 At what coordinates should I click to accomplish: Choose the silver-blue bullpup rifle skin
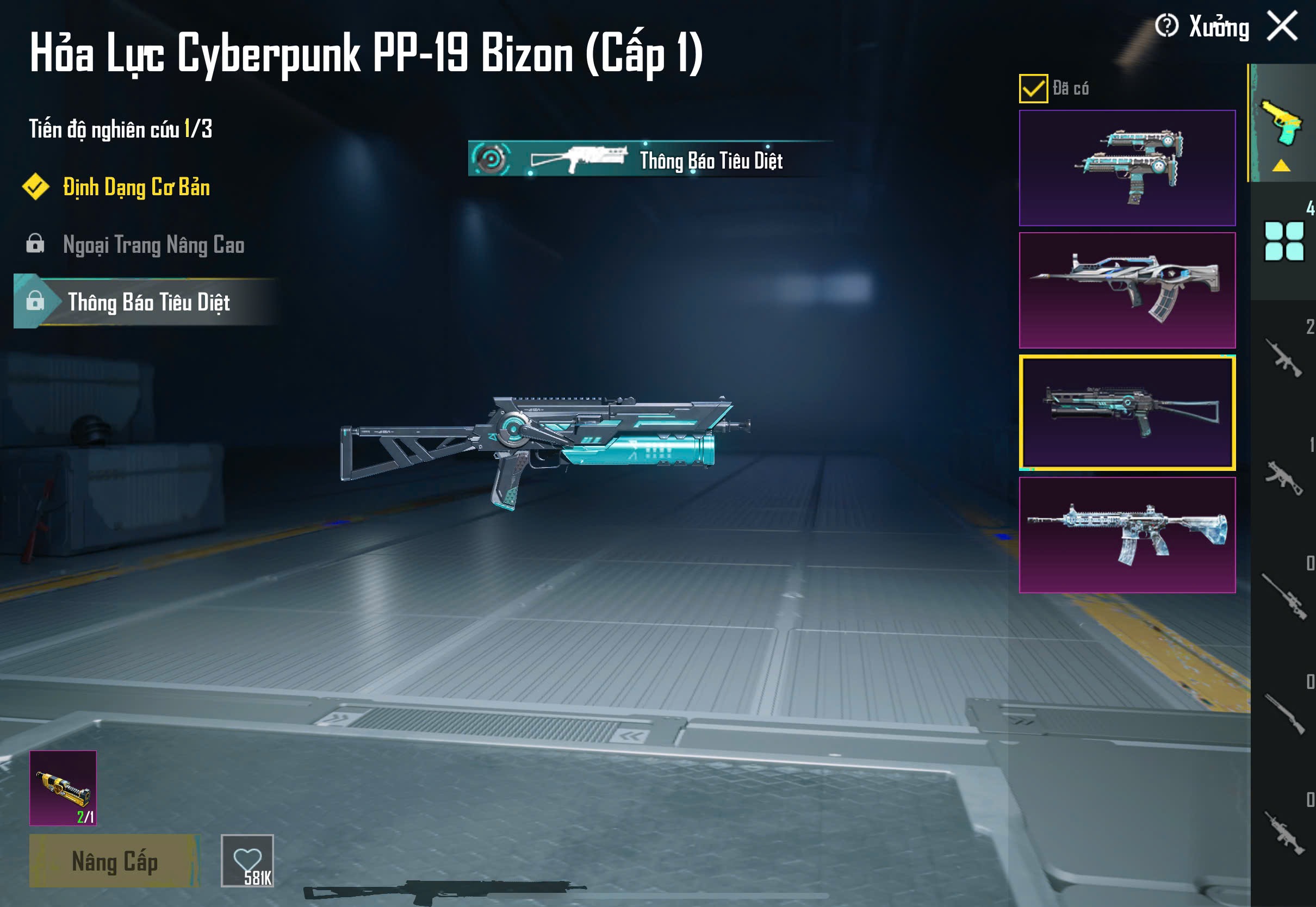coord(1127,290)
